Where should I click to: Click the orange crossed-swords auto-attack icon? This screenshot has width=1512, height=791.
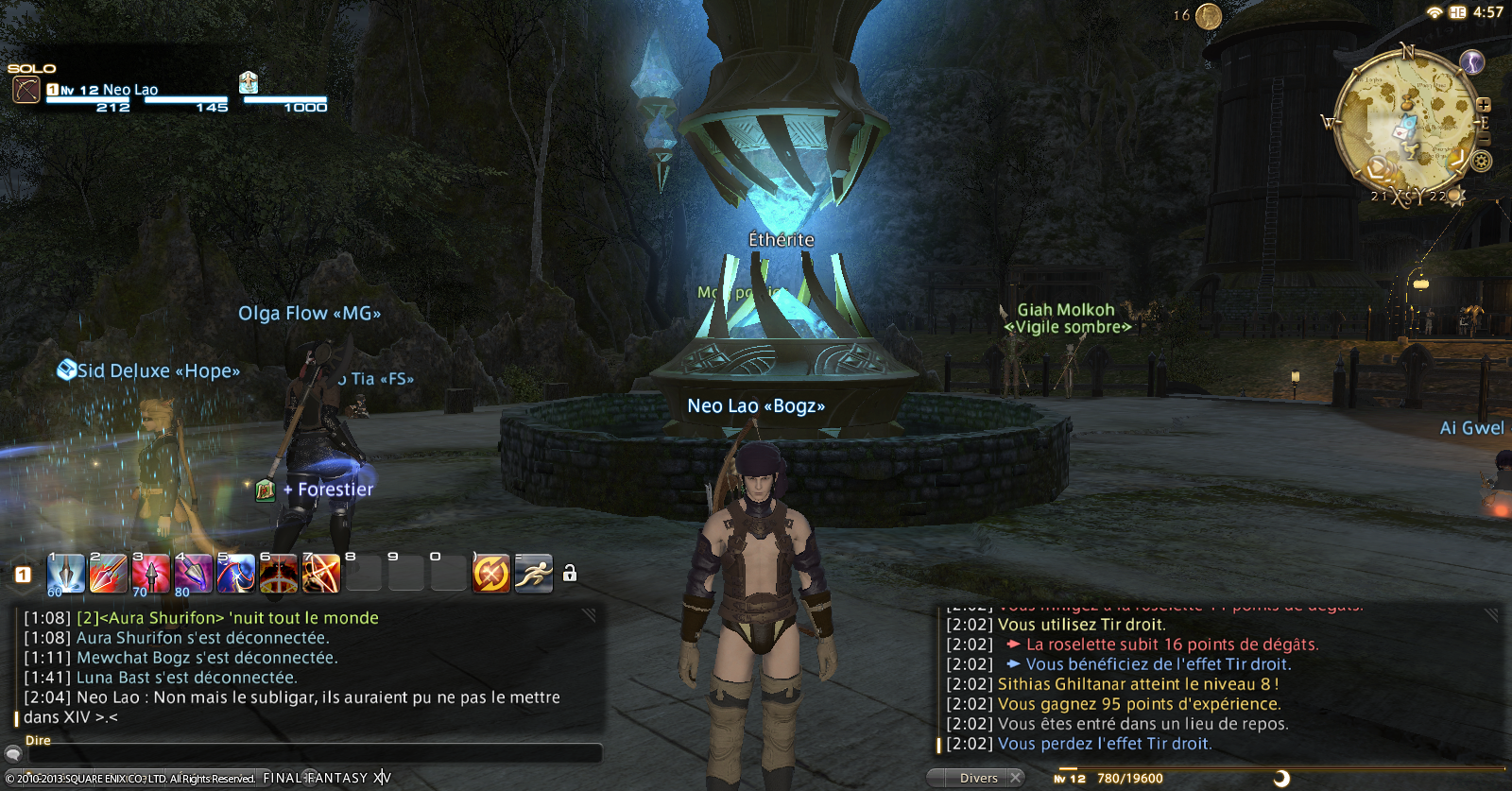(491, 573)
